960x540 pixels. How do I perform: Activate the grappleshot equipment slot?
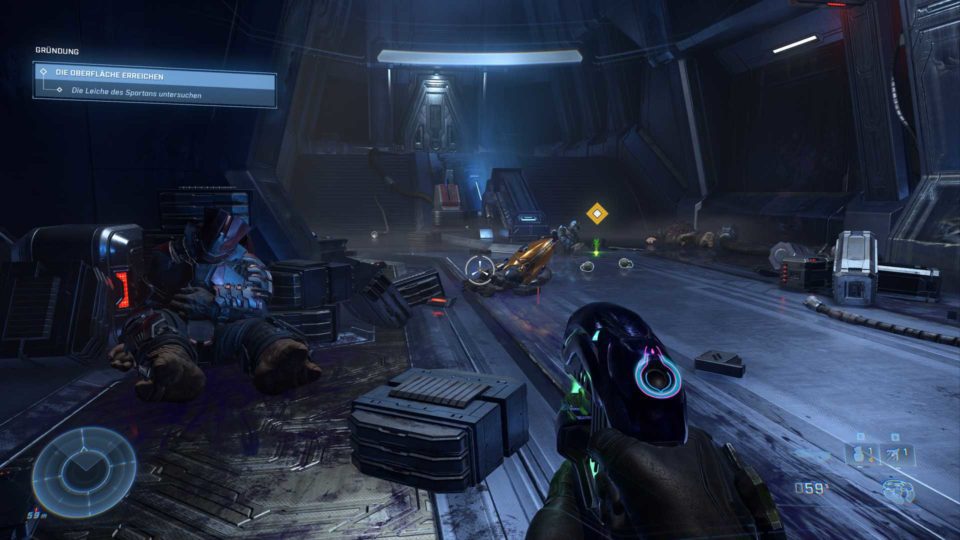(899, 455)
